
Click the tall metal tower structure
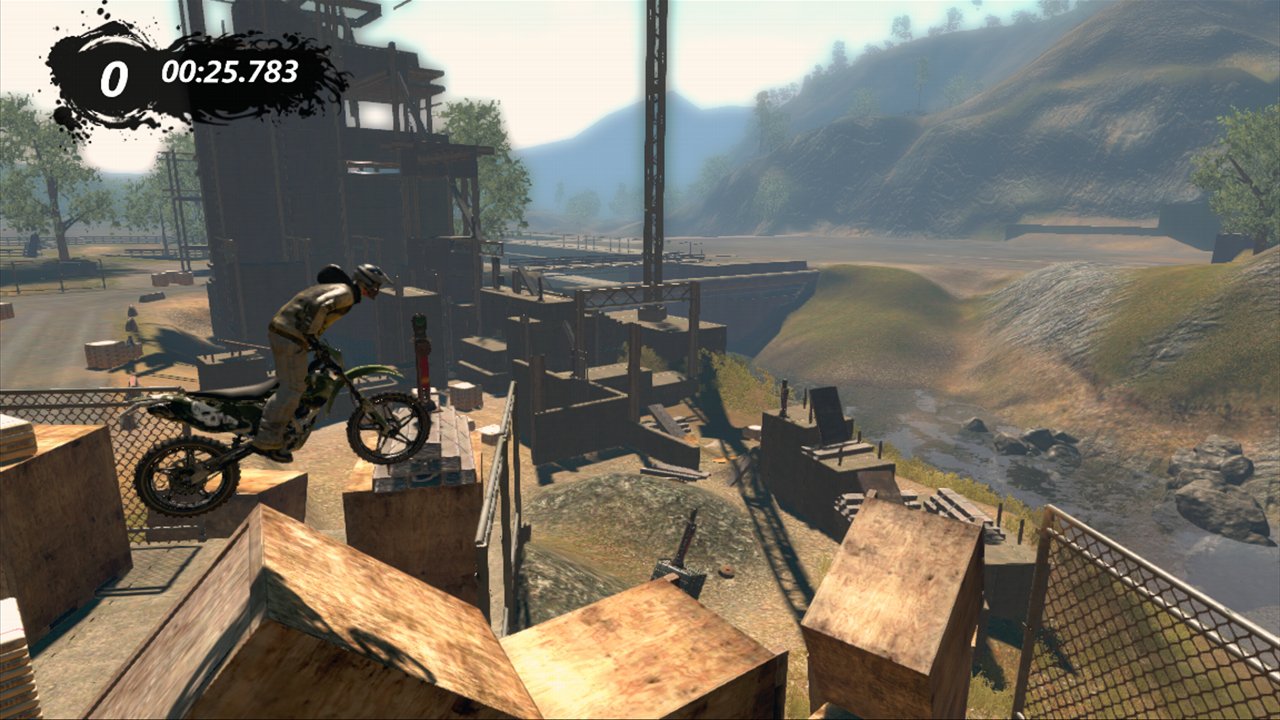tap(655, 130)
